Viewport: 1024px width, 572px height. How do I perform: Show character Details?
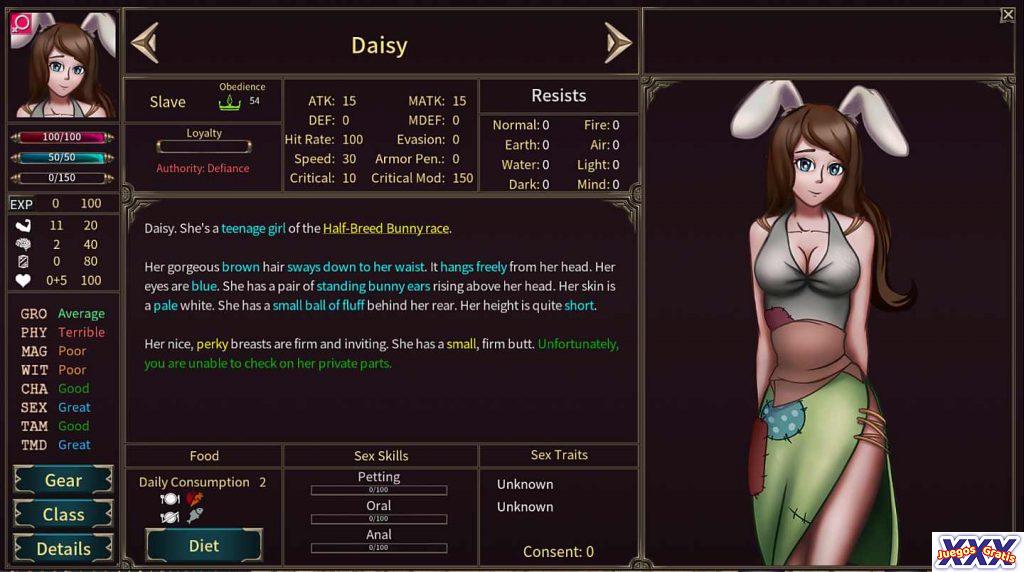[x=63, y=548]
